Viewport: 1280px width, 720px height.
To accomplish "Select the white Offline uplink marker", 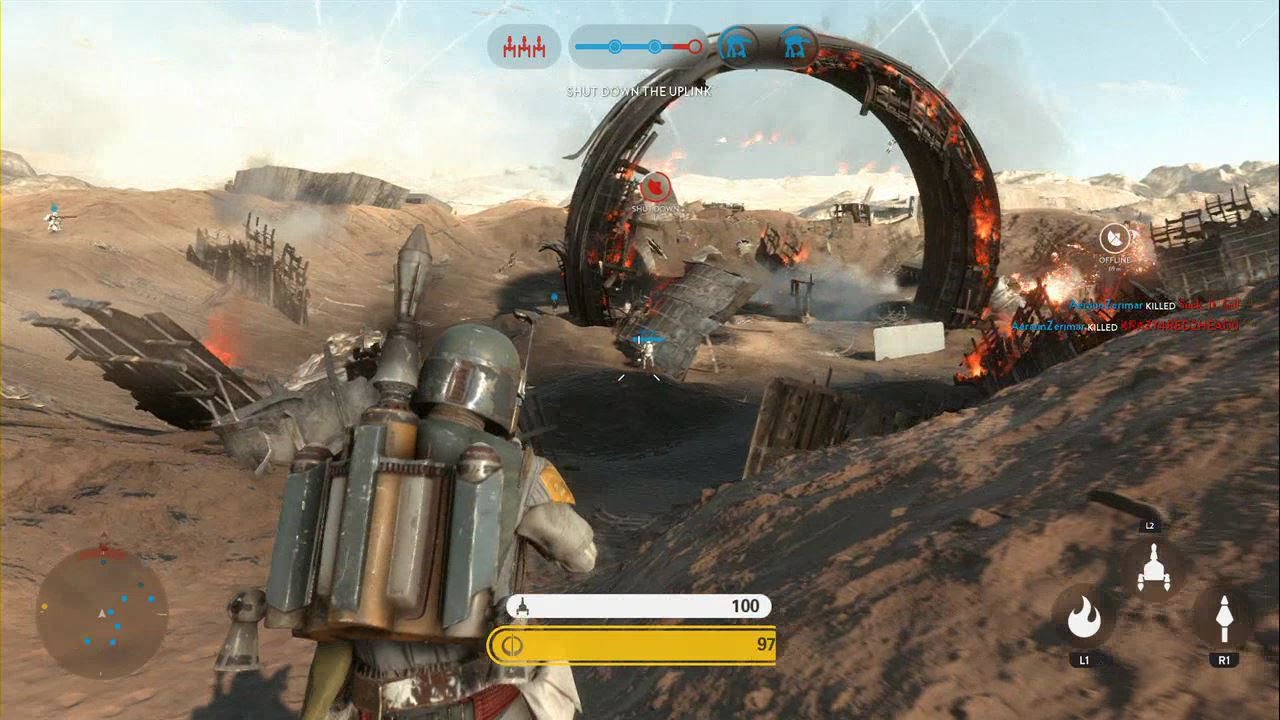I will pos(1114,238).
